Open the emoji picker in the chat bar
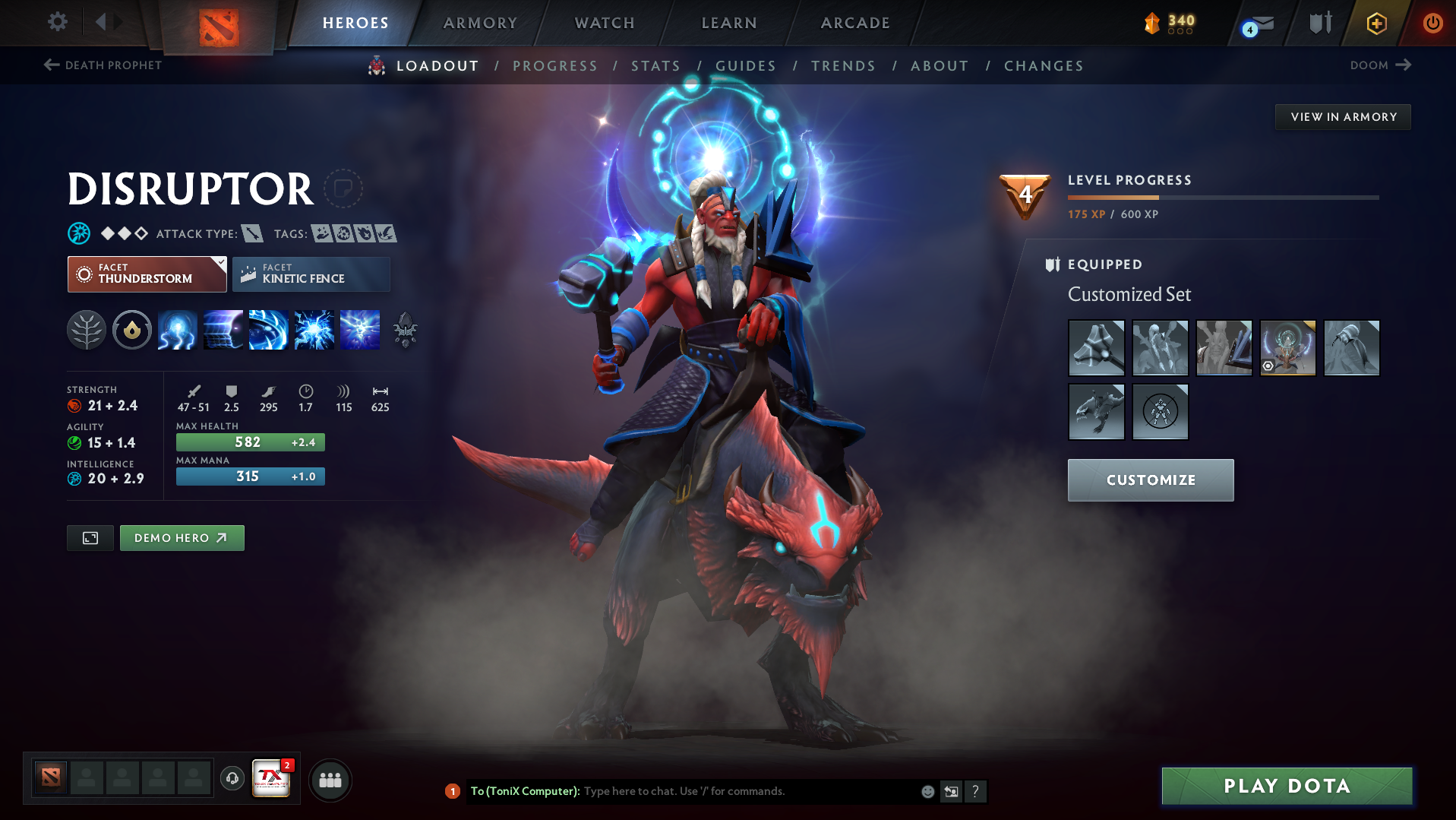 coord(927,791)
